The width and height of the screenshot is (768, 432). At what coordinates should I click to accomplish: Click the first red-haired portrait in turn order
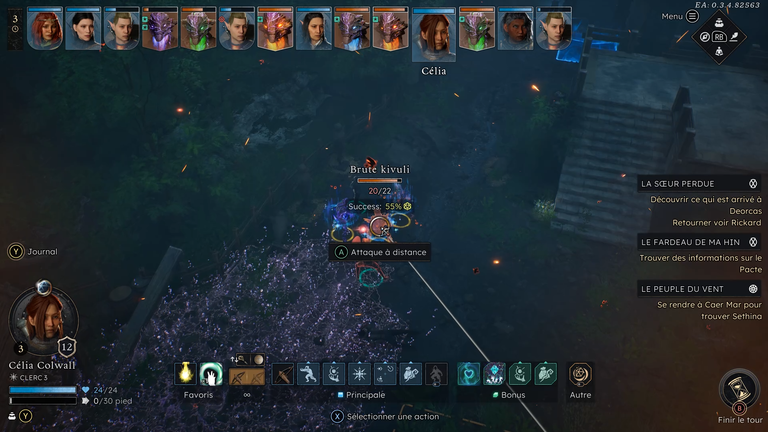45,29
